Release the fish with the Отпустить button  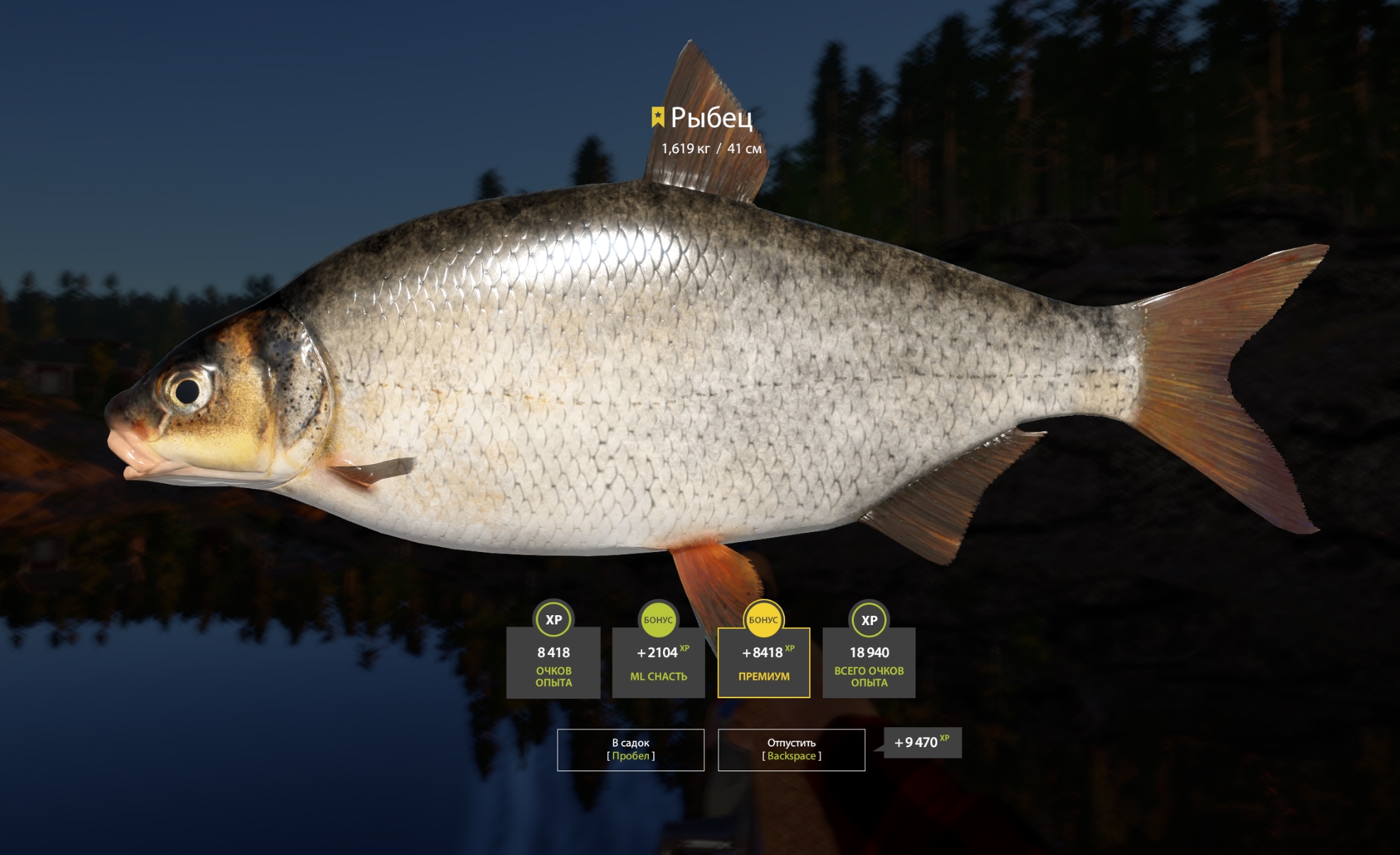coord(791,749)
